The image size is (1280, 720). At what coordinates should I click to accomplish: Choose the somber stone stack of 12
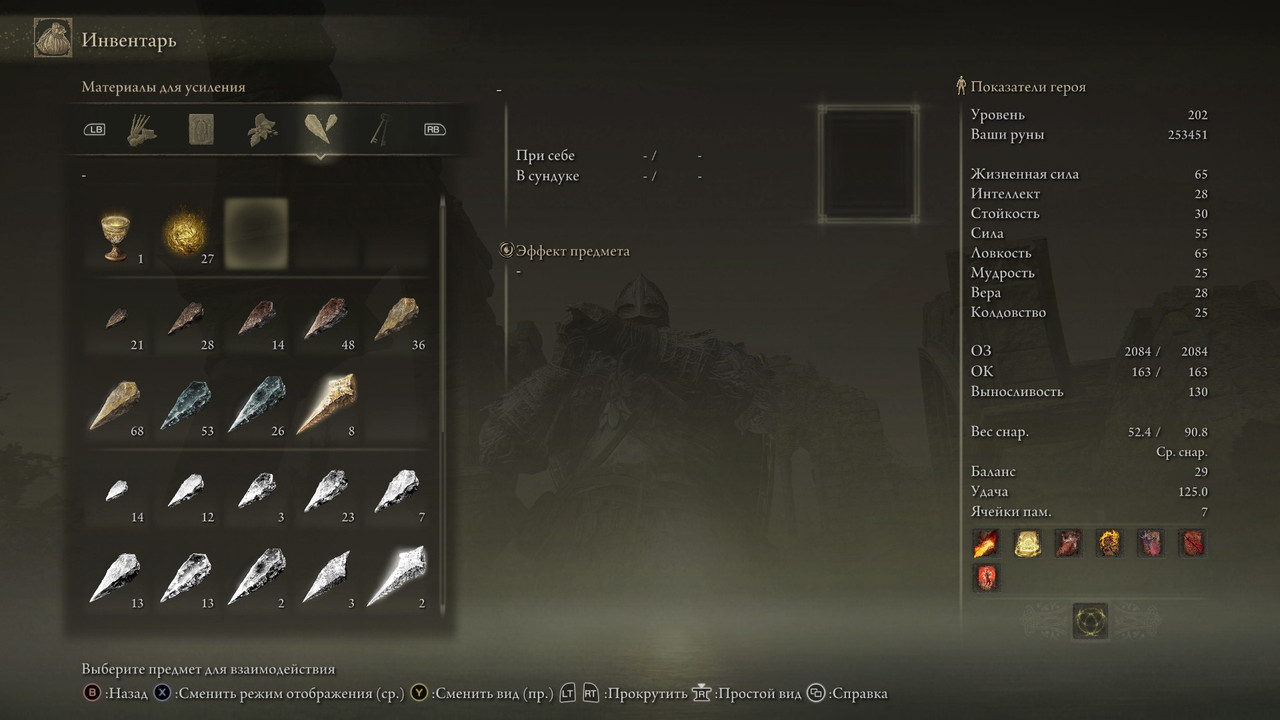(x=186, y=492)
